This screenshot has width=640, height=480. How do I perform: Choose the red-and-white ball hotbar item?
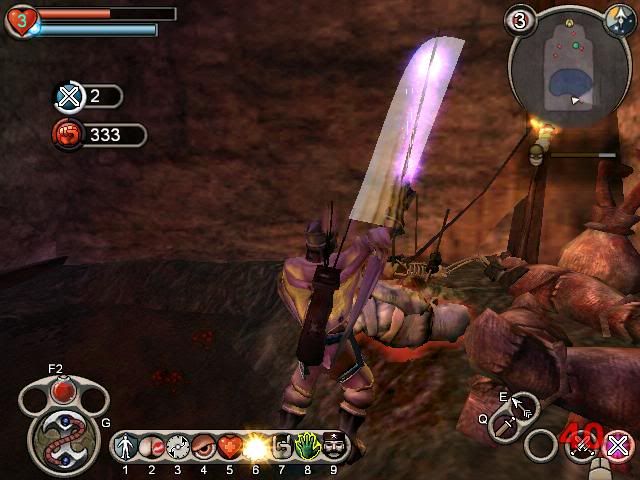coord(150,446)
